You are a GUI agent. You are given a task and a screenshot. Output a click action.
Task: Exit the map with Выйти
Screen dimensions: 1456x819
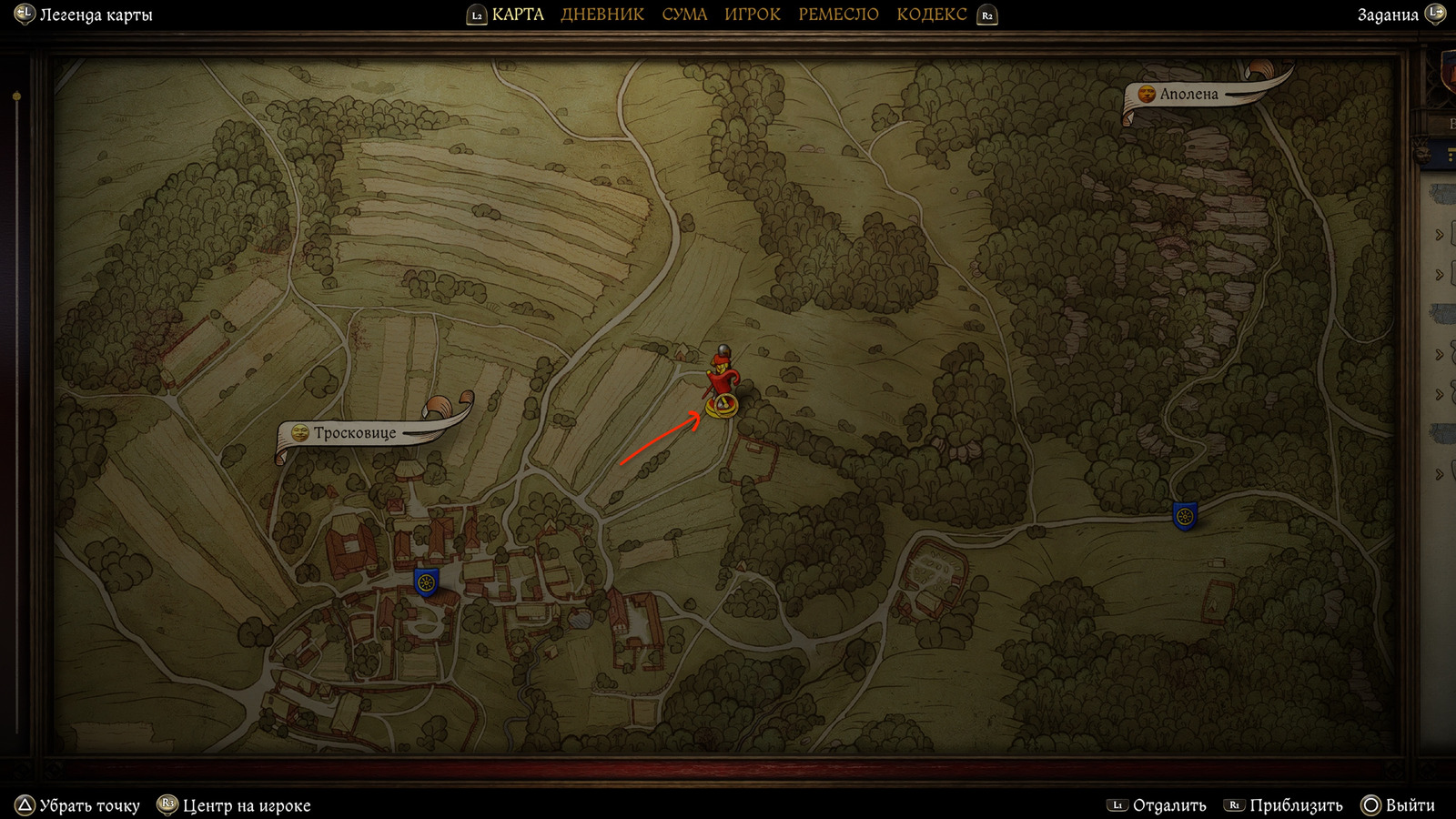1410,805
